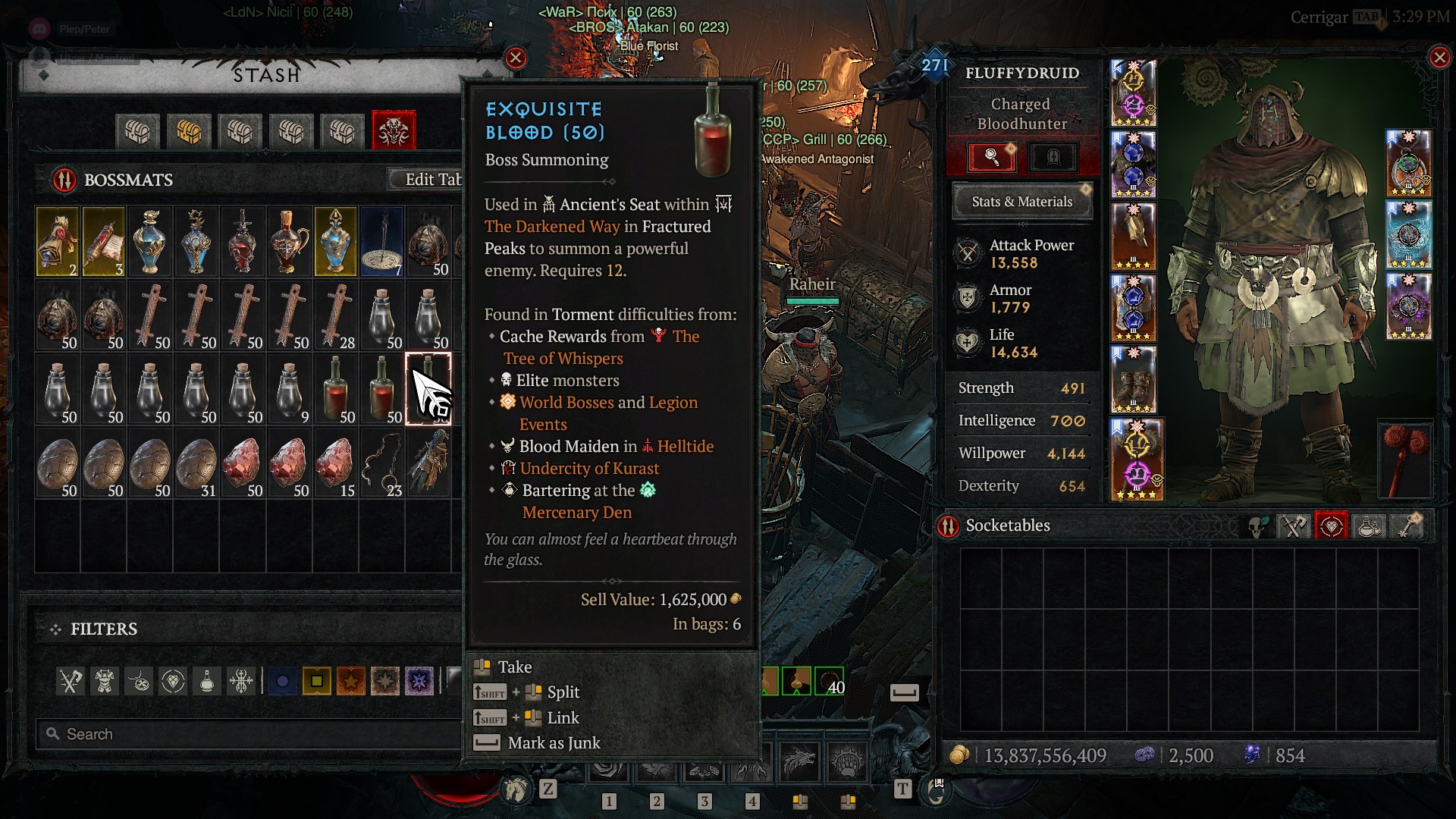Image resolution: width=1456 pixels, height=819 pixels.
Task: Select the stone egg stack of 31
Action: click(196, 463)
